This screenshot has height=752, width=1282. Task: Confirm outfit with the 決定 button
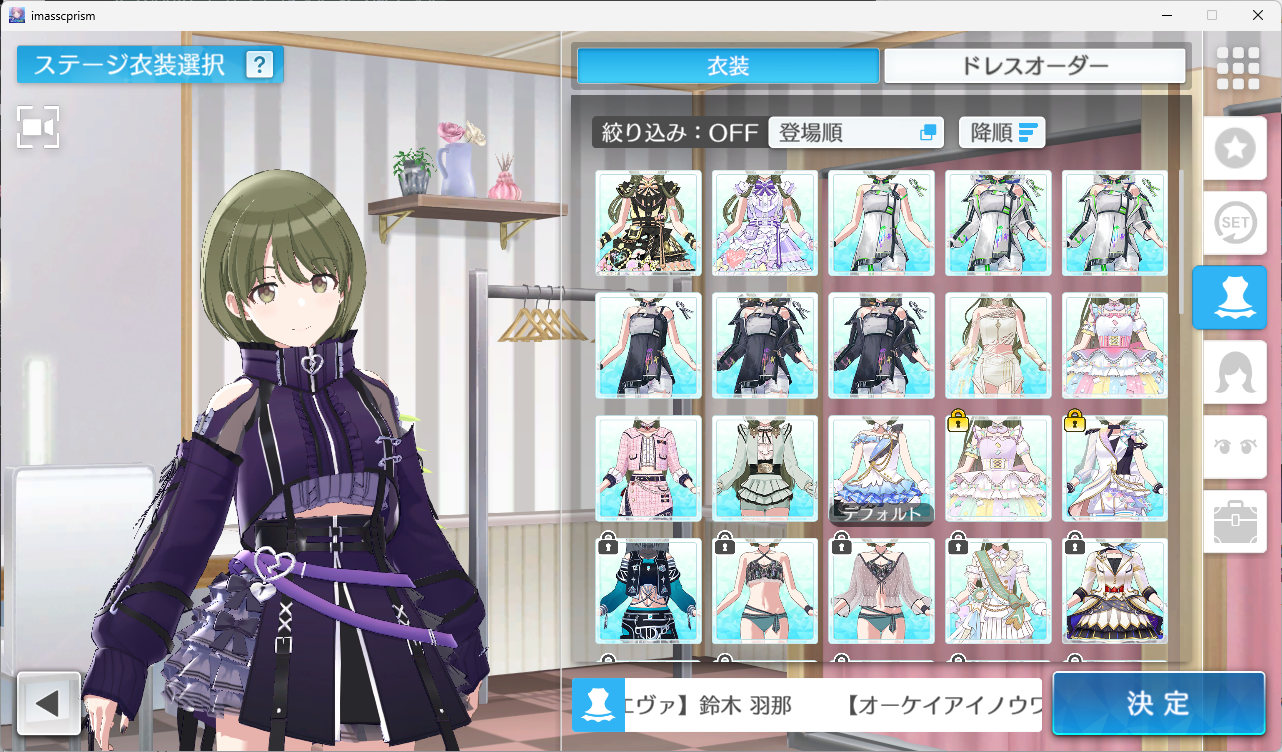(1157, 703)
